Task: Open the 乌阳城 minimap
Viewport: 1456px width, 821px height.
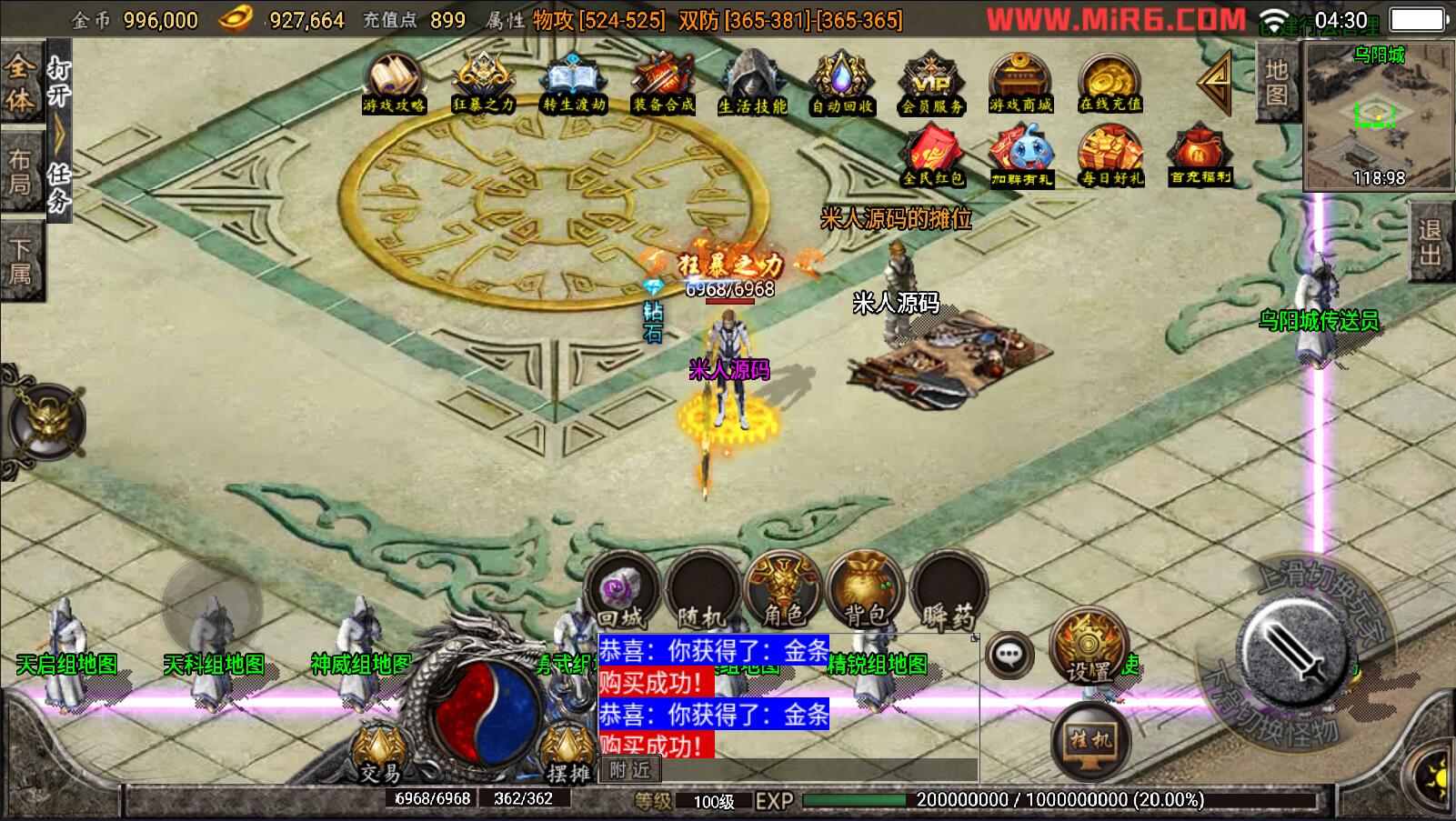Action: point(1379,116)
